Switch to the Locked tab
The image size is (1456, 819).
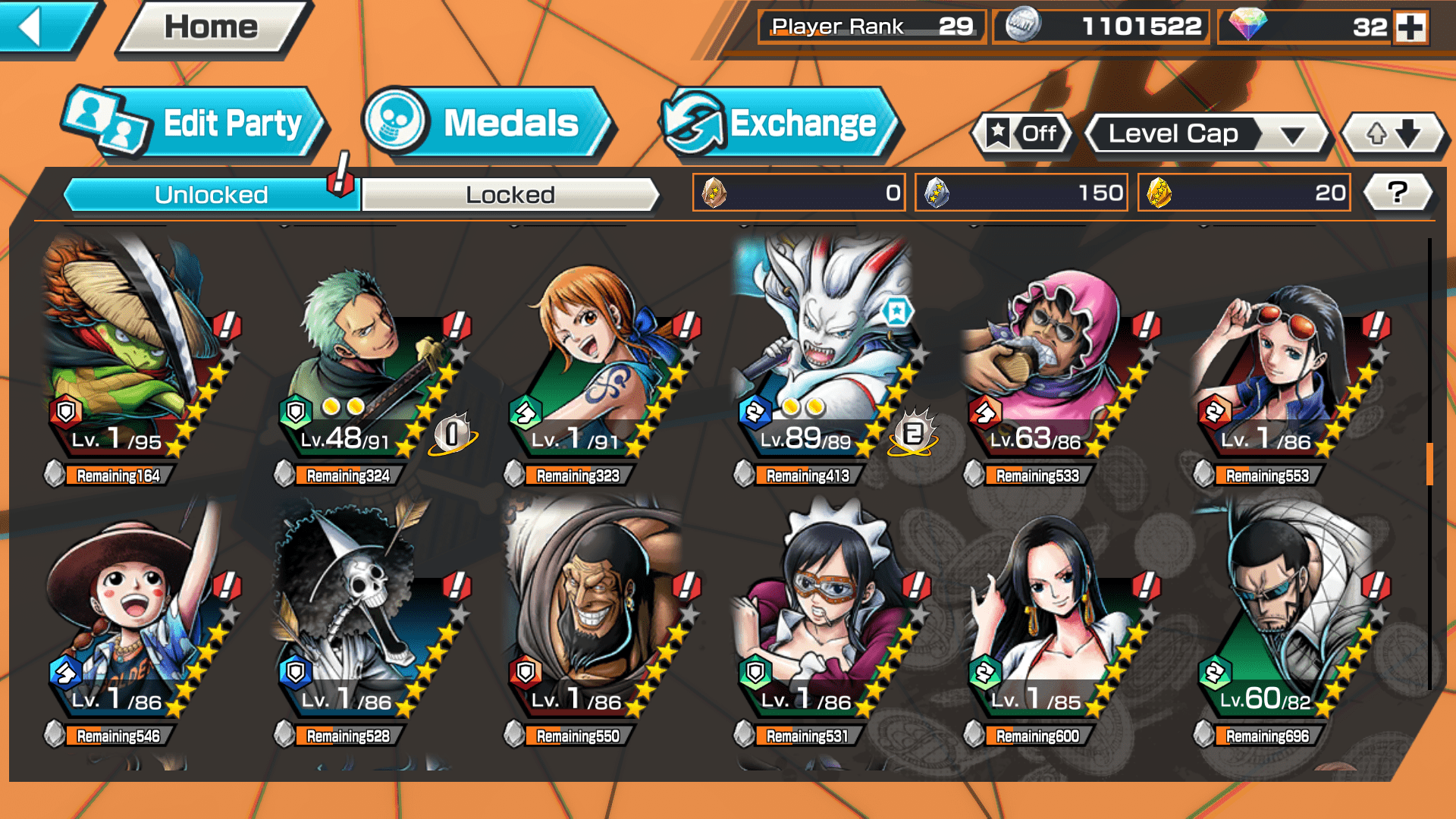(x=510, y=195)
